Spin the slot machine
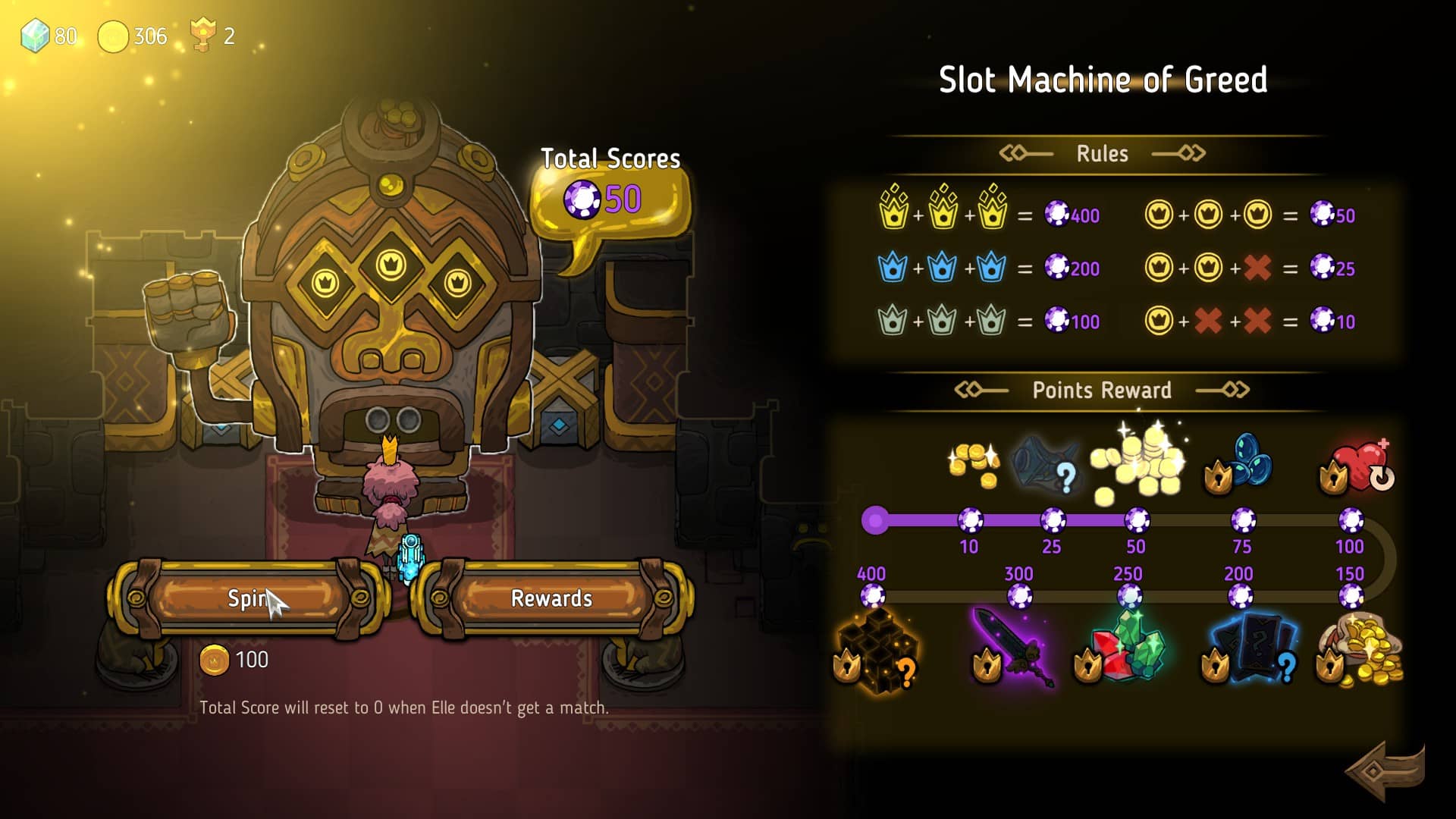The height and width of the screenshot is (819, 1456). point(247,598)
